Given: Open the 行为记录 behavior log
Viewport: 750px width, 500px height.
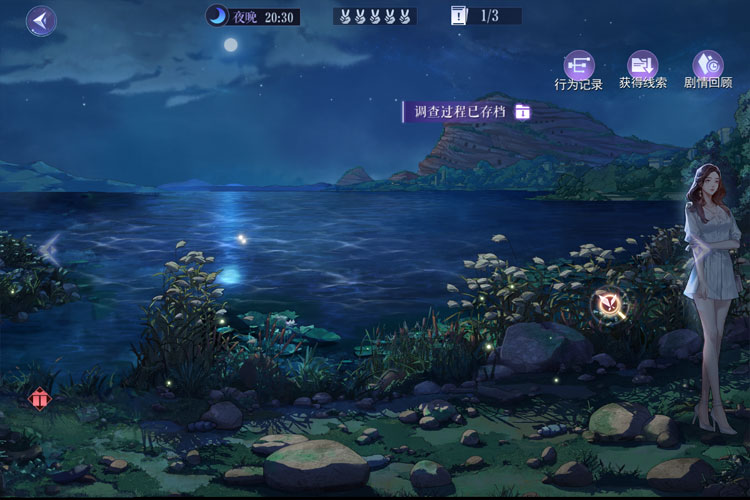Looking at the screenshot, I should point(578,67).
